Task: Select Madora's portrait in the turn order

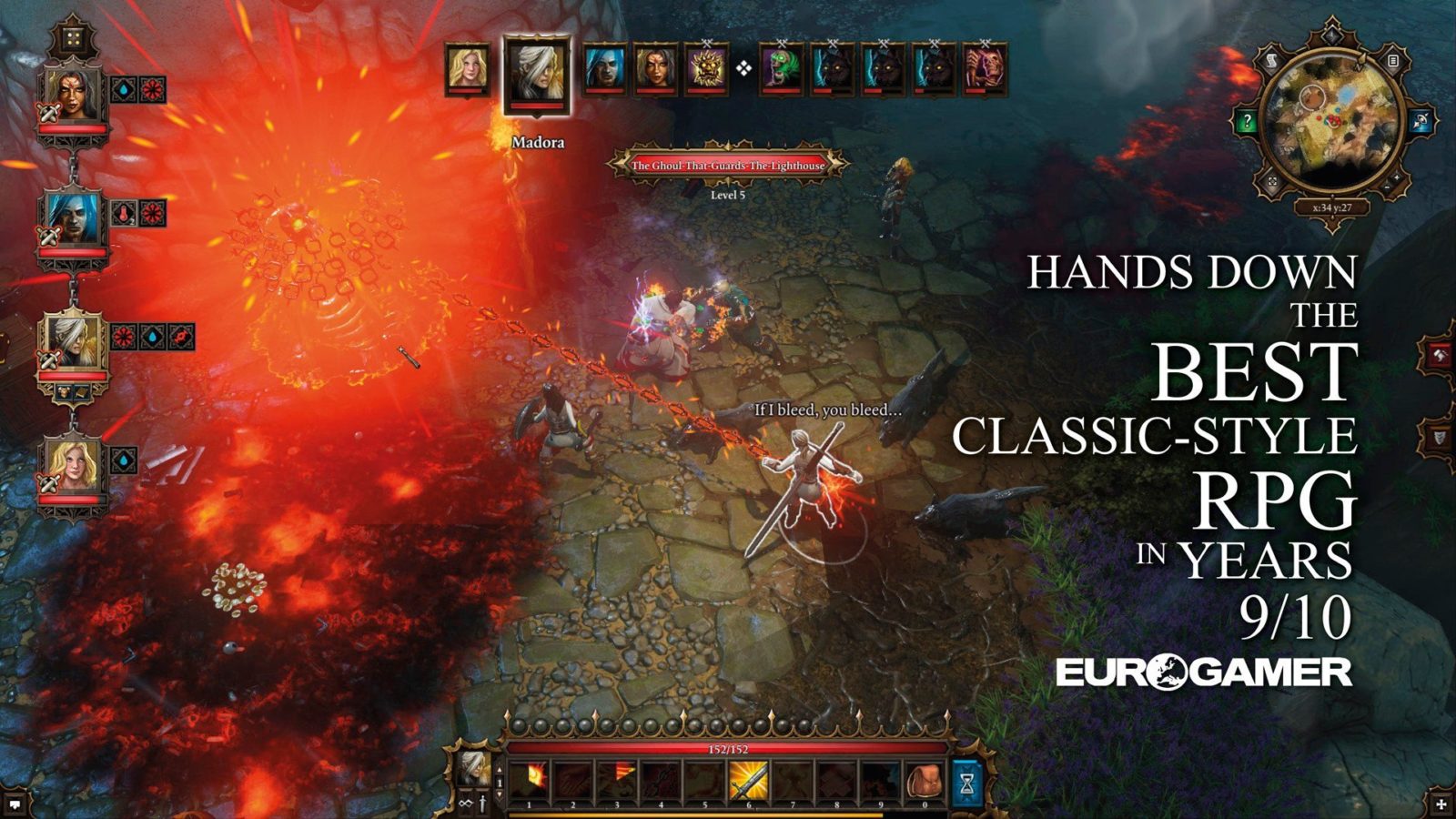Action: [537, 75]
